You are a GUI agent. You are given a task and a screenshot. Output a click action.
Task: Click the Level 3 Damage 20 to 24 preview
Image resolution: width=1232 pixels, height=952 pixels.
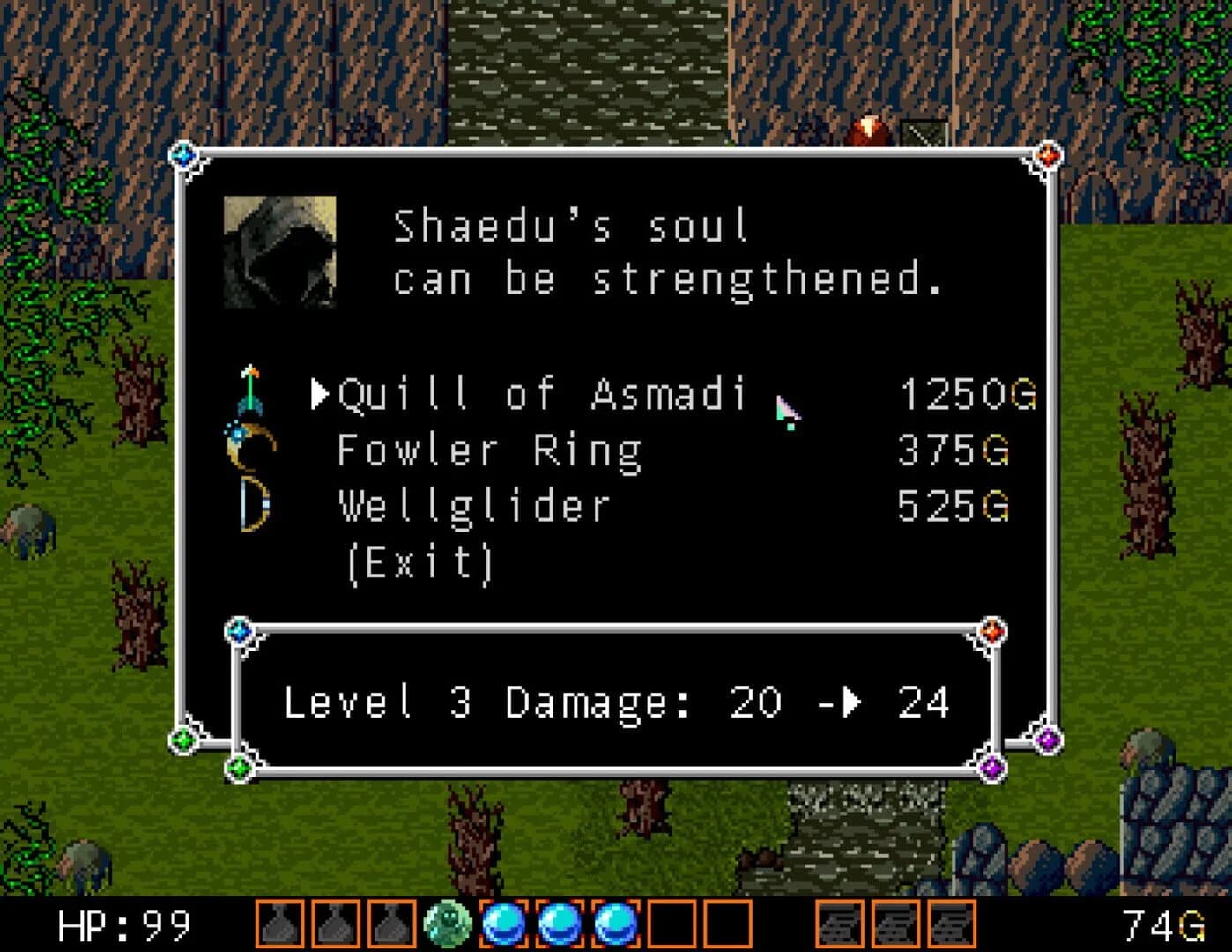(617, 703)
